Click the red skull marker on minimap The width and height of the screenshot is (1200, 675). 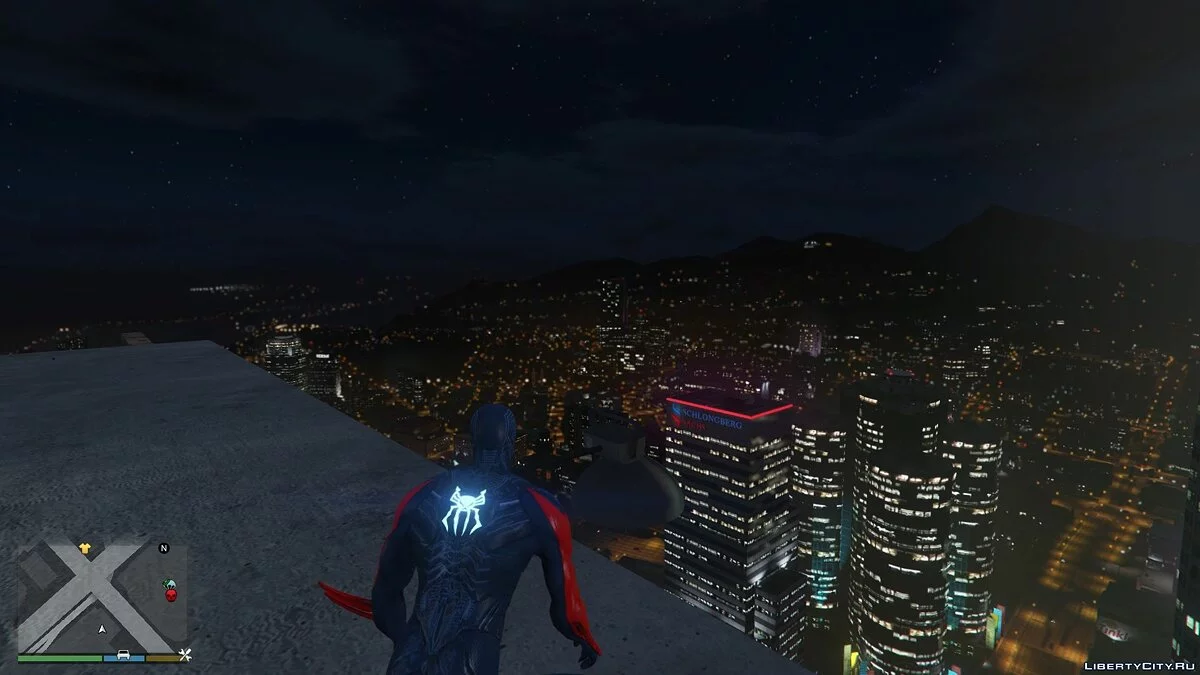pos(170,596)
